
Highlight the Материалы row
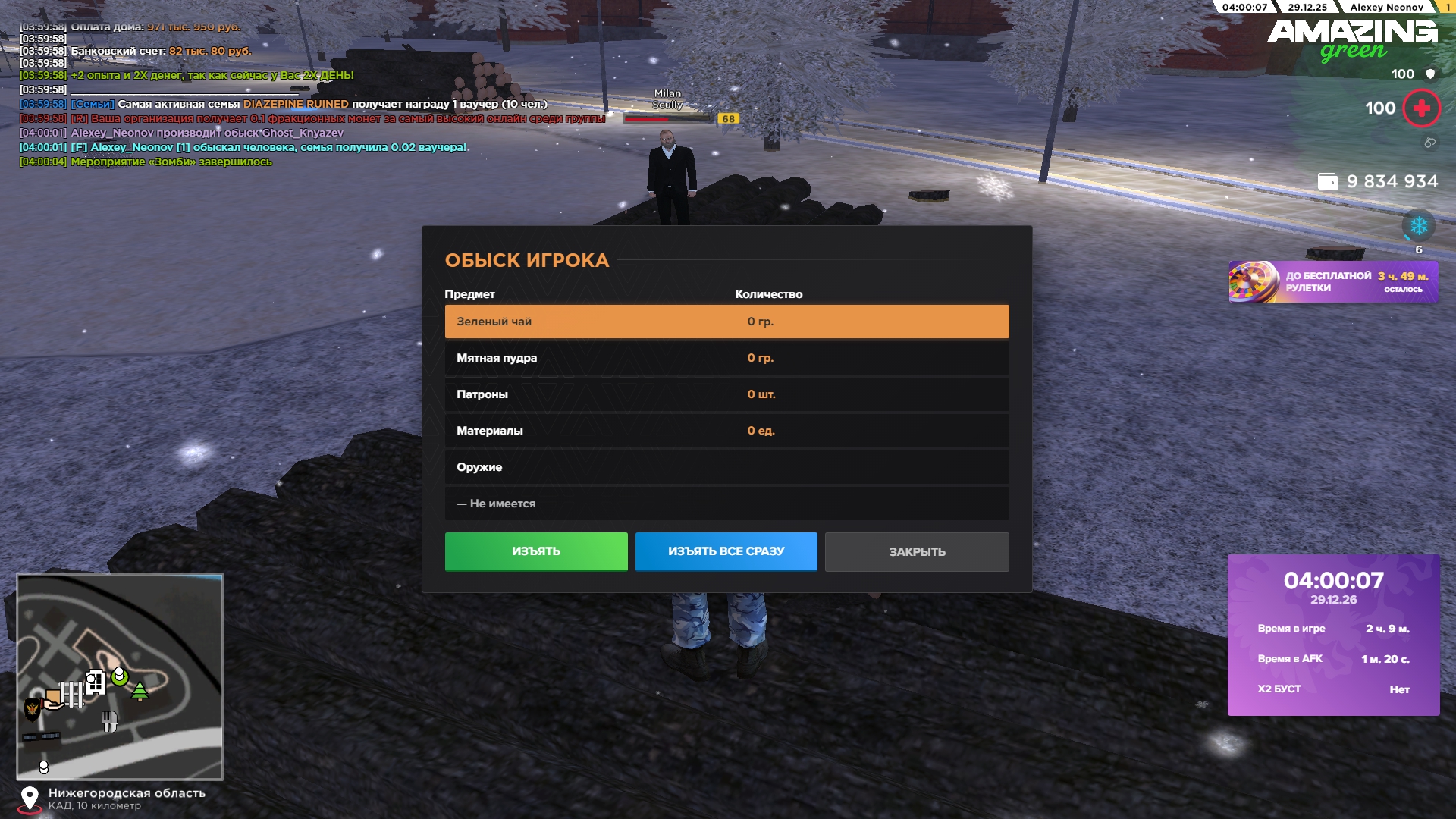click(x=726, y=431)
